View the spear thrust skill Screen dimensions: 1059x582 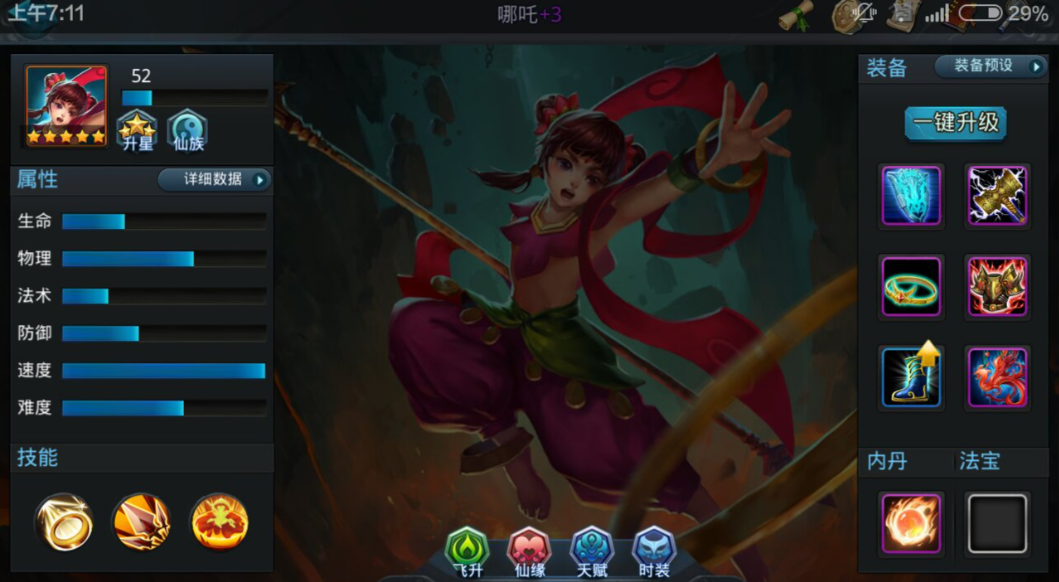pyautogui.click(x=141, y=521)
